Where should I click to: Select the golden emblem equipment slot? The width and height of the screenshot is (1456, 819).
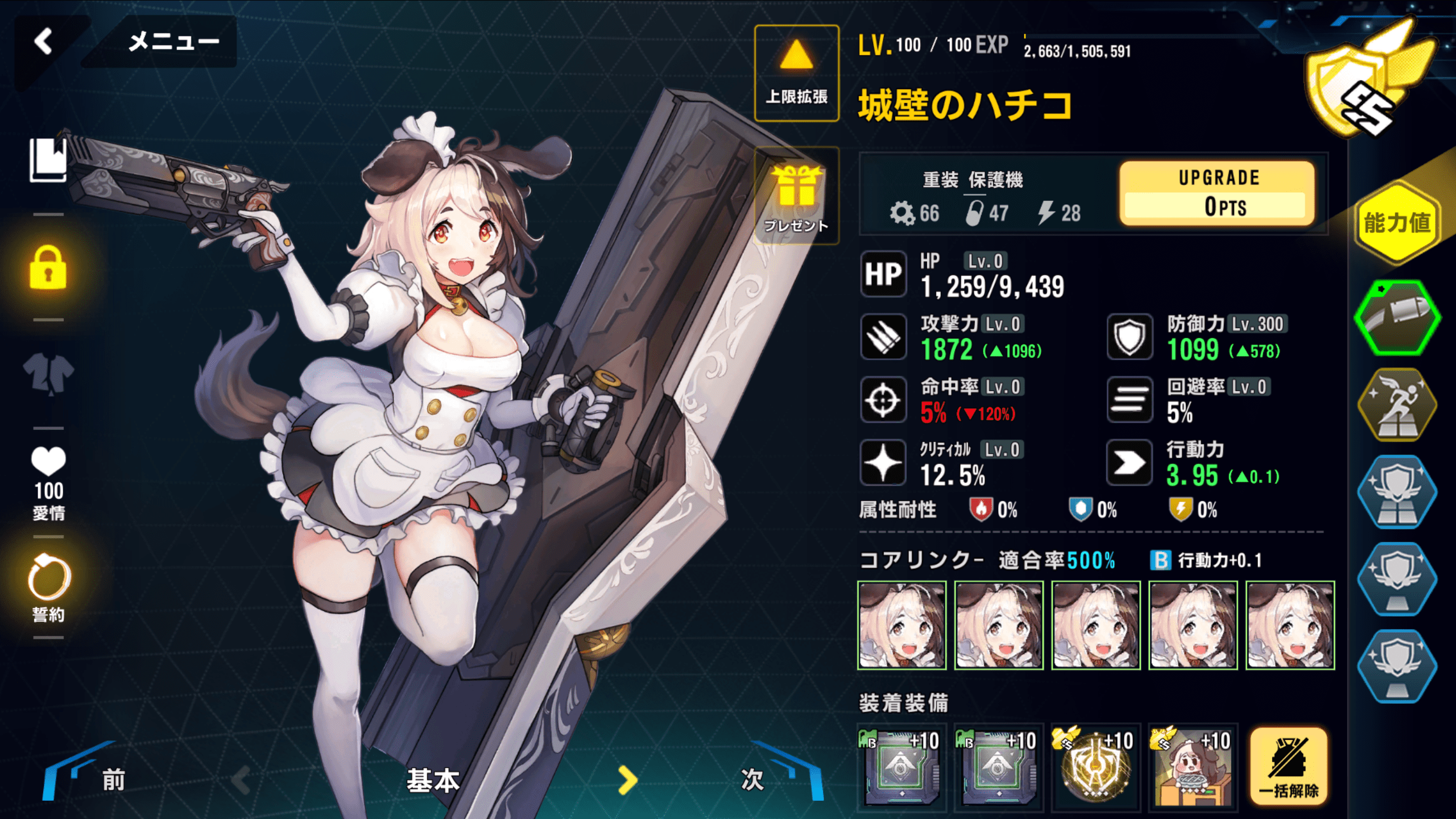coord(1095,767)
